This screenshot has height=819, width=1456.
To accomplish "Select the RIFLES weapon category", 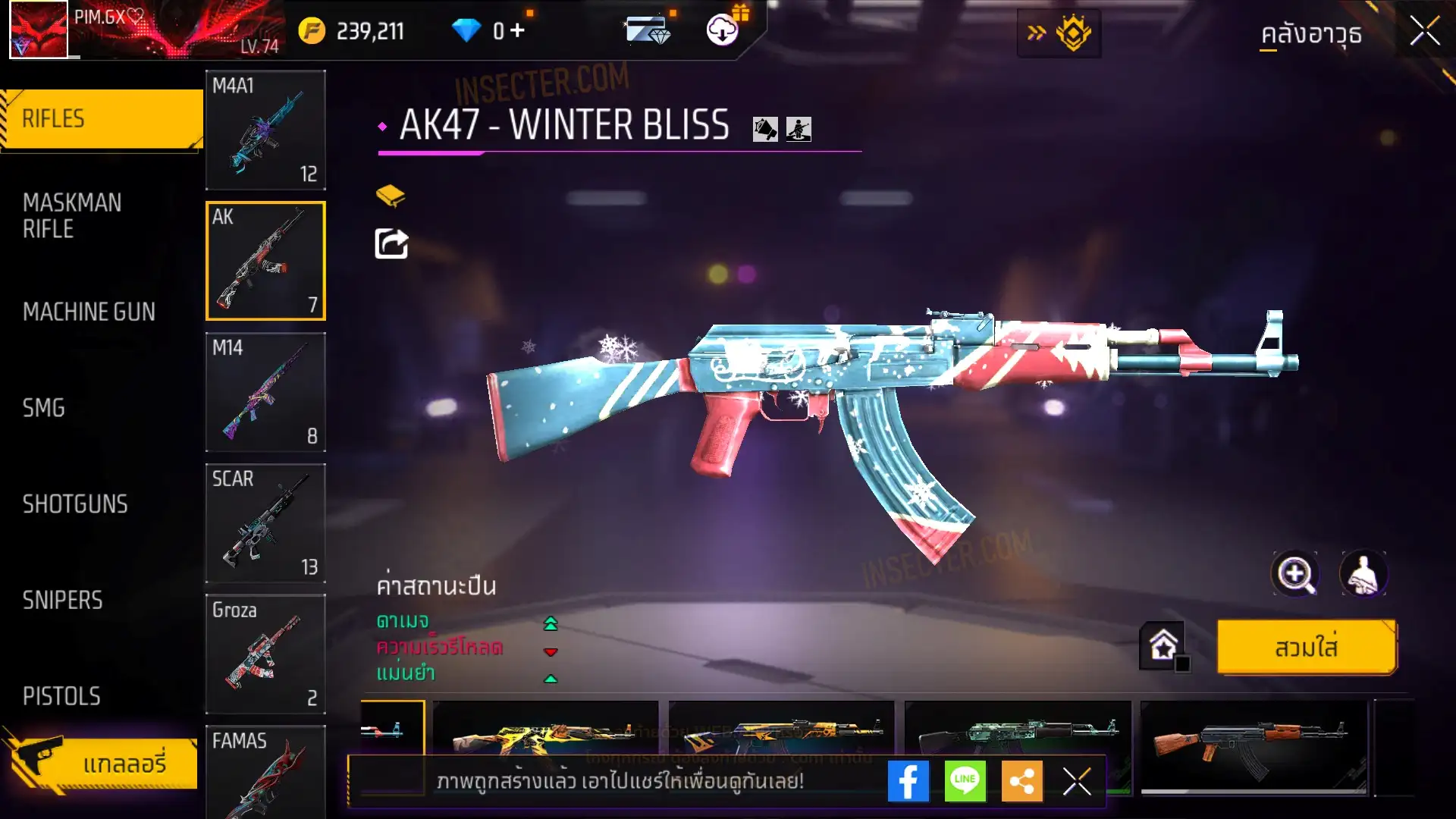I will [101, 119].
